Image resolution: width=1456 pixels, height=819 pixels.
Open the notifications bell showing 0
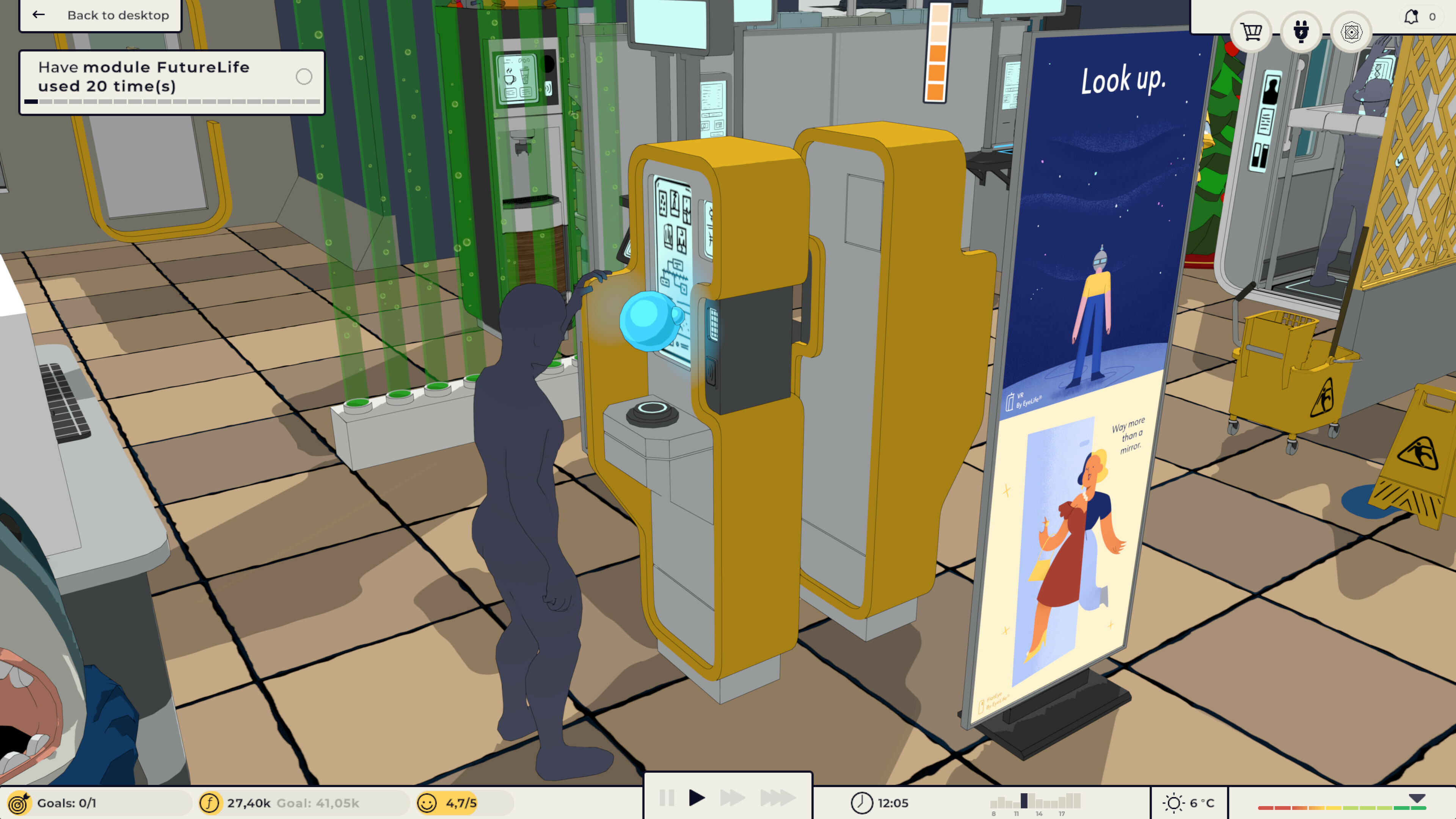[x=1420, y=16]
